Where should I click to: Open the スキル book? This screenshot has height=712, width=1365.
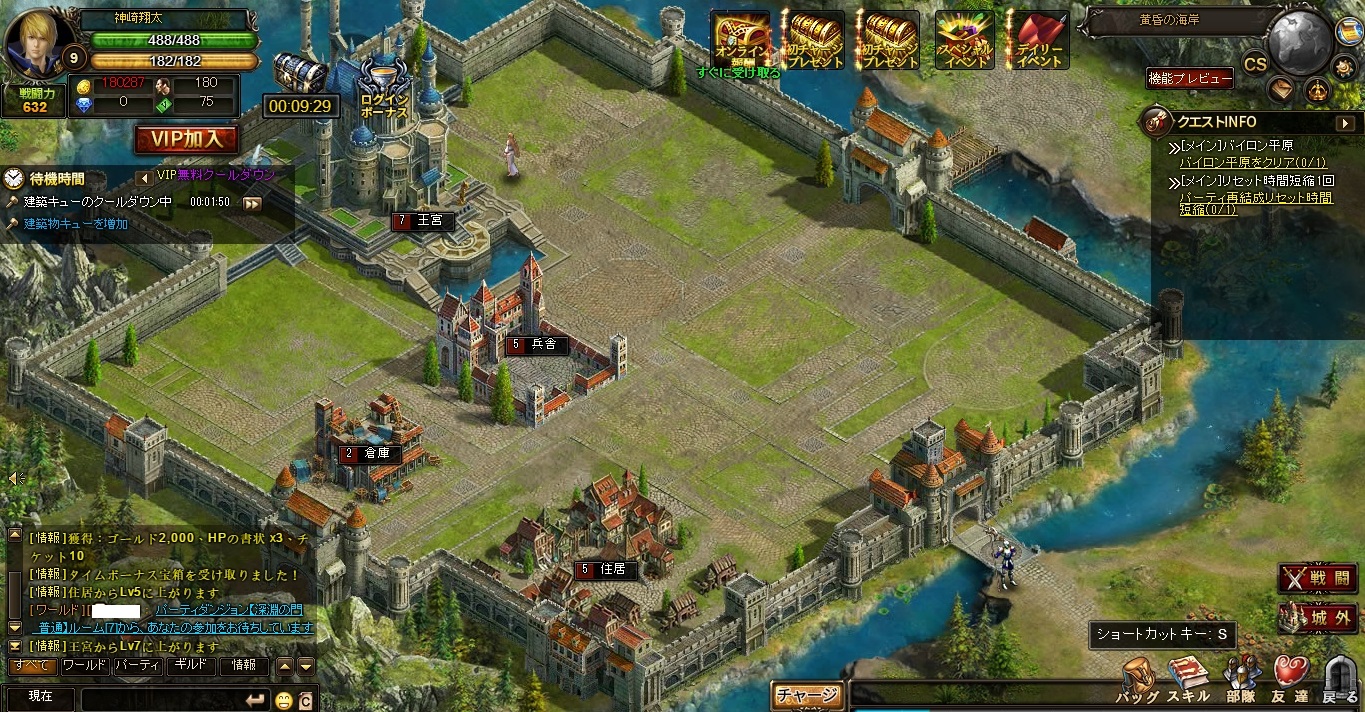[x=1188, y=680]
